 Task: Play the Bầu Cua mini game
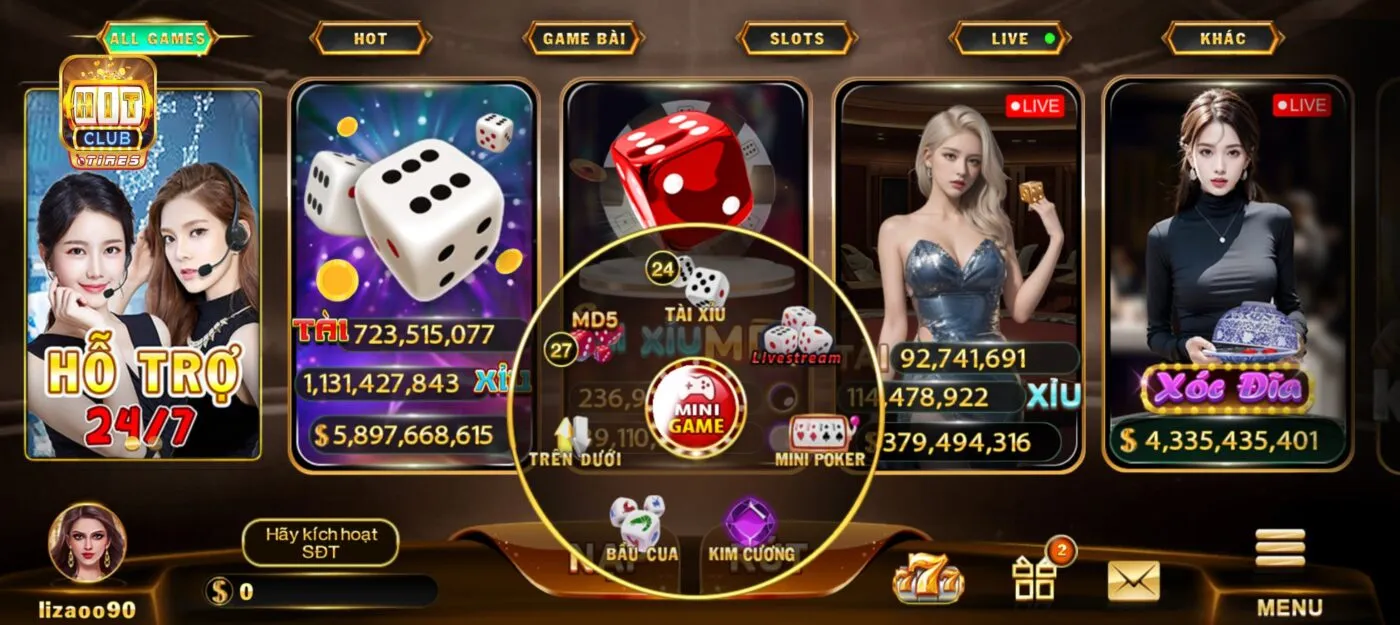tap(640, 530)
